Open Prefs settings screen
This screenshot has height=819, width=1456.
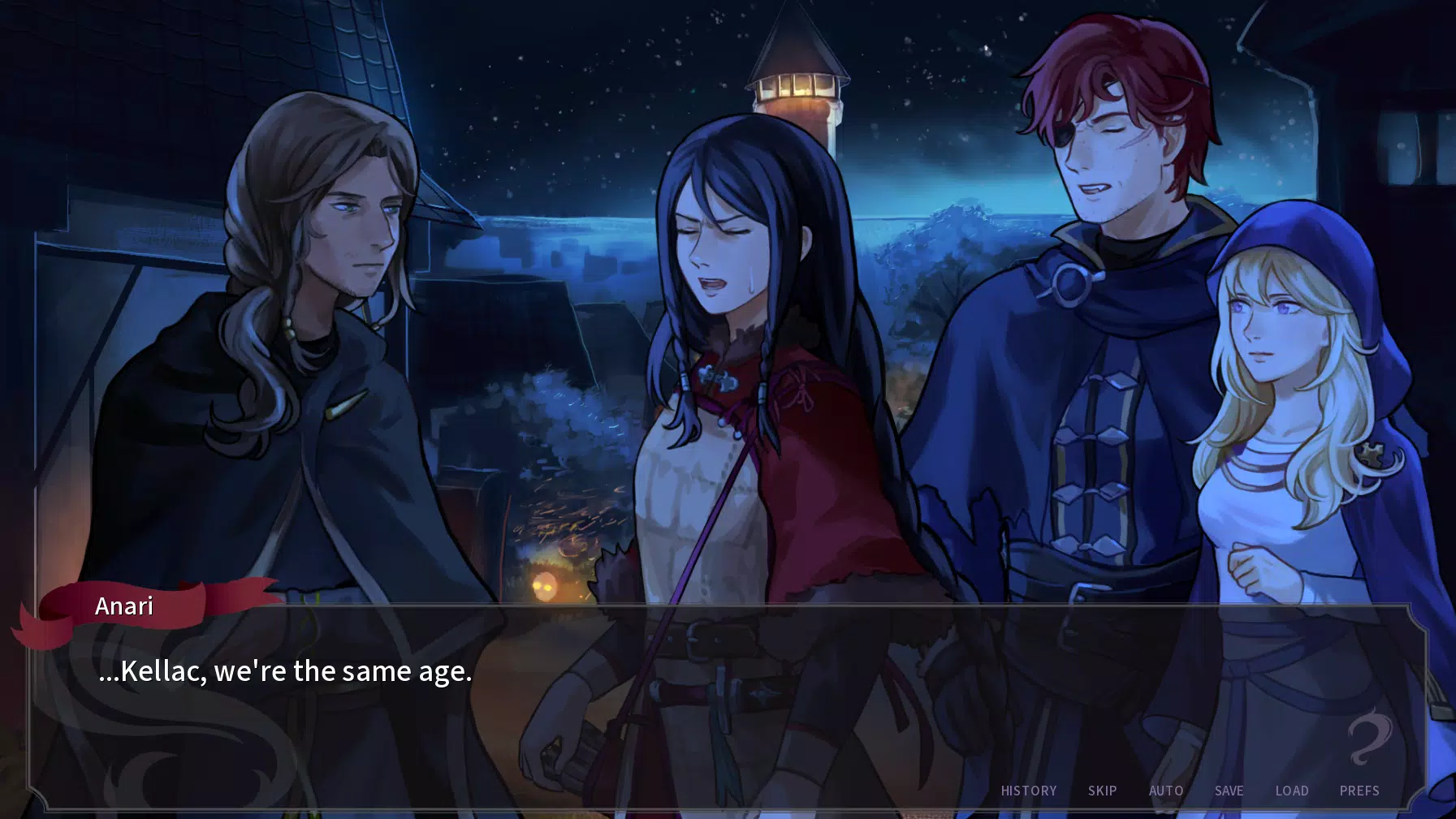tap(1359, 791)
